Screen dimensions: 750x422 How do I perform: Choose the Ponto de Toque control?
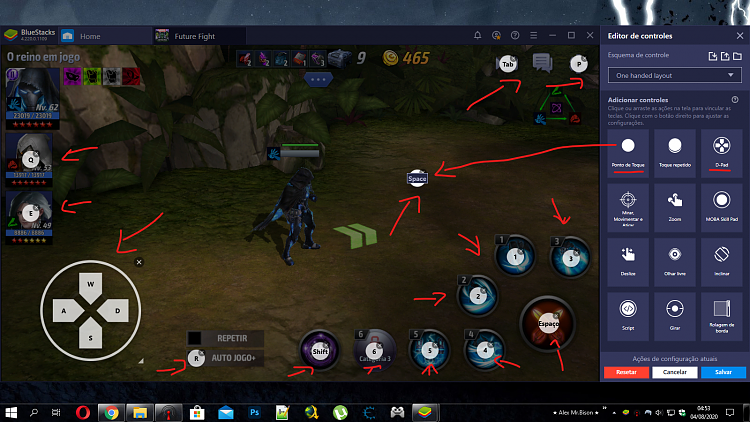click(628, 150)
